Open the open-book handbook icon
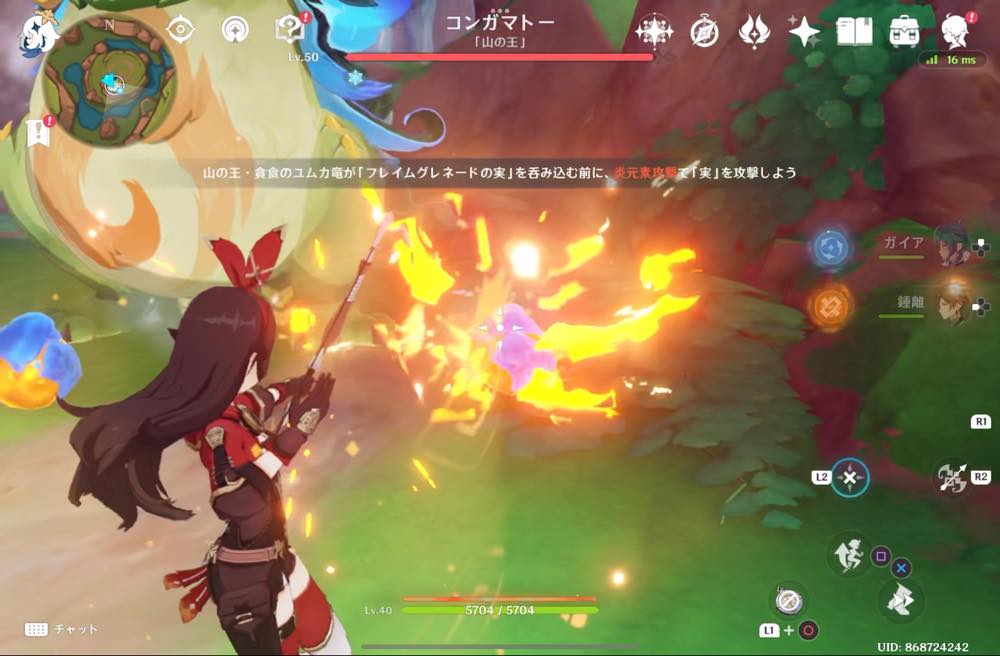 tap(854, 32)
